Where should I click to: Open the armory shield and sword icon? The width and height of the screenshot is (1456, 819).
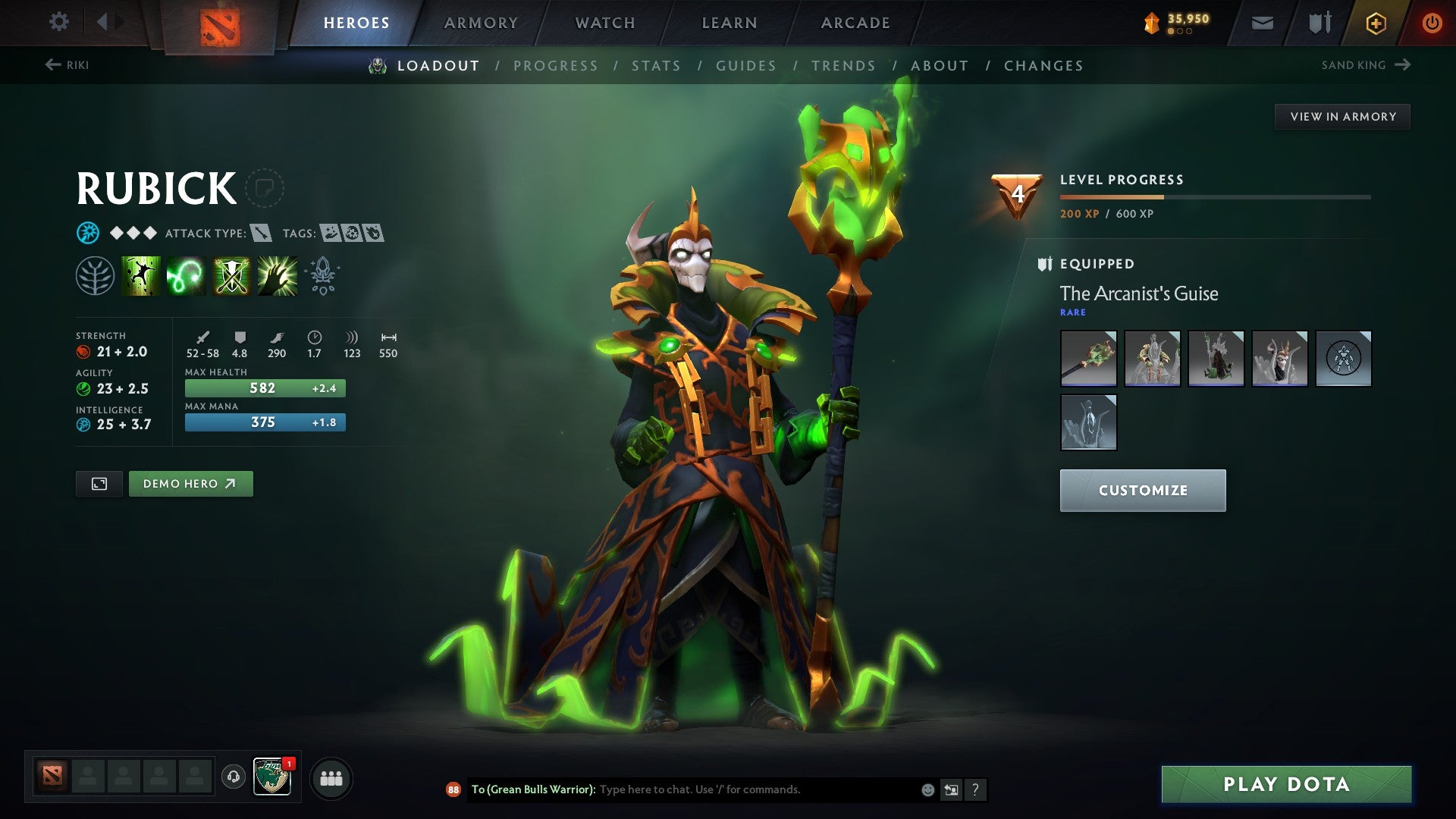pos(1319,23)
